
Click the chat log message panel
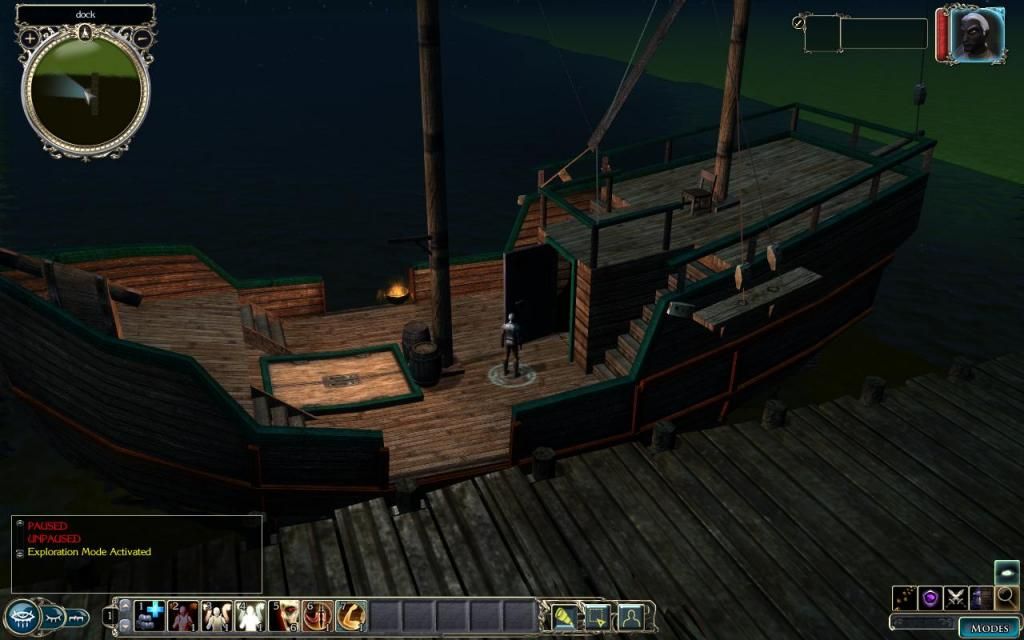click(x=137, y=553)
